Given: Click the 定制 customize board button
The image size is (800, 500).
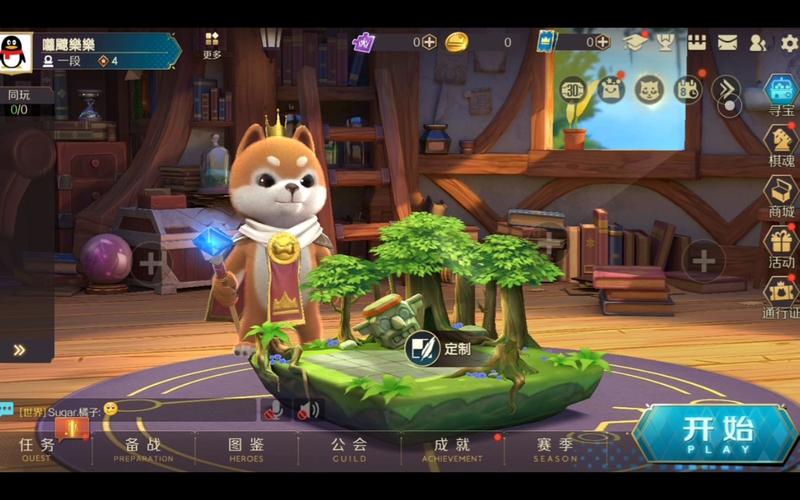Looking at the screenshot, I should [440, 348].
